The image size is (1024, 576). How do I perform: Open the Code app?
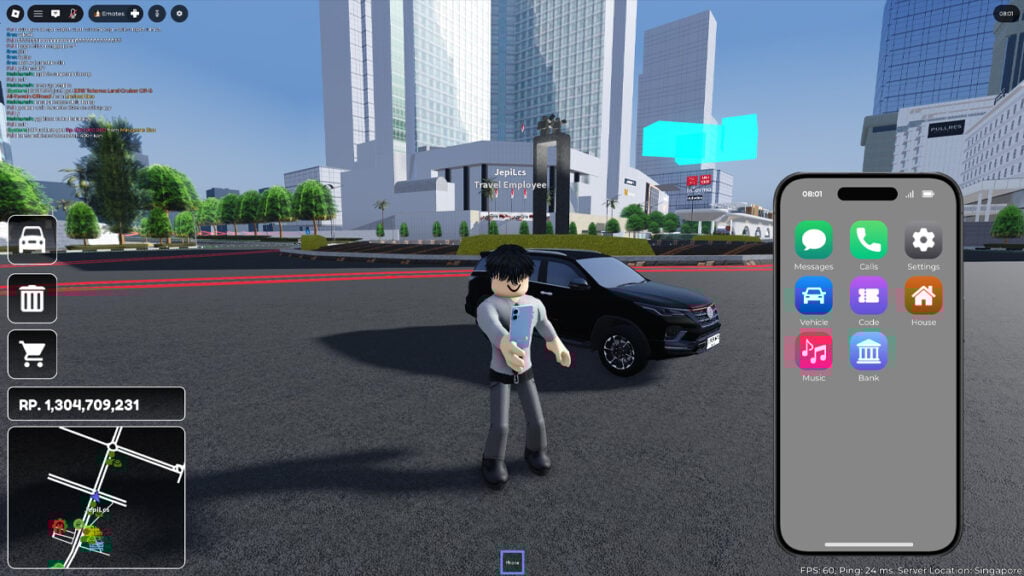(x=868, y=296)
